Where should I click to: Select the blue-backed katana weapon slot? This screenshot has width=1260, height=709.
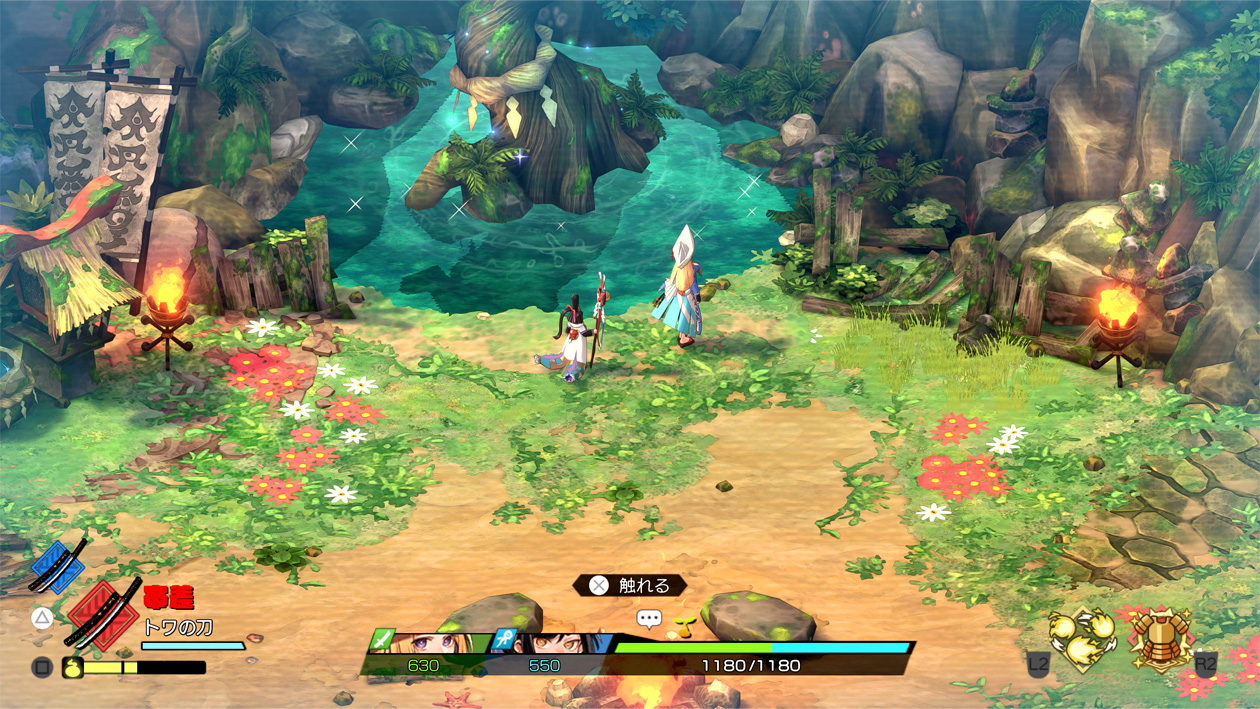[58, 567]
